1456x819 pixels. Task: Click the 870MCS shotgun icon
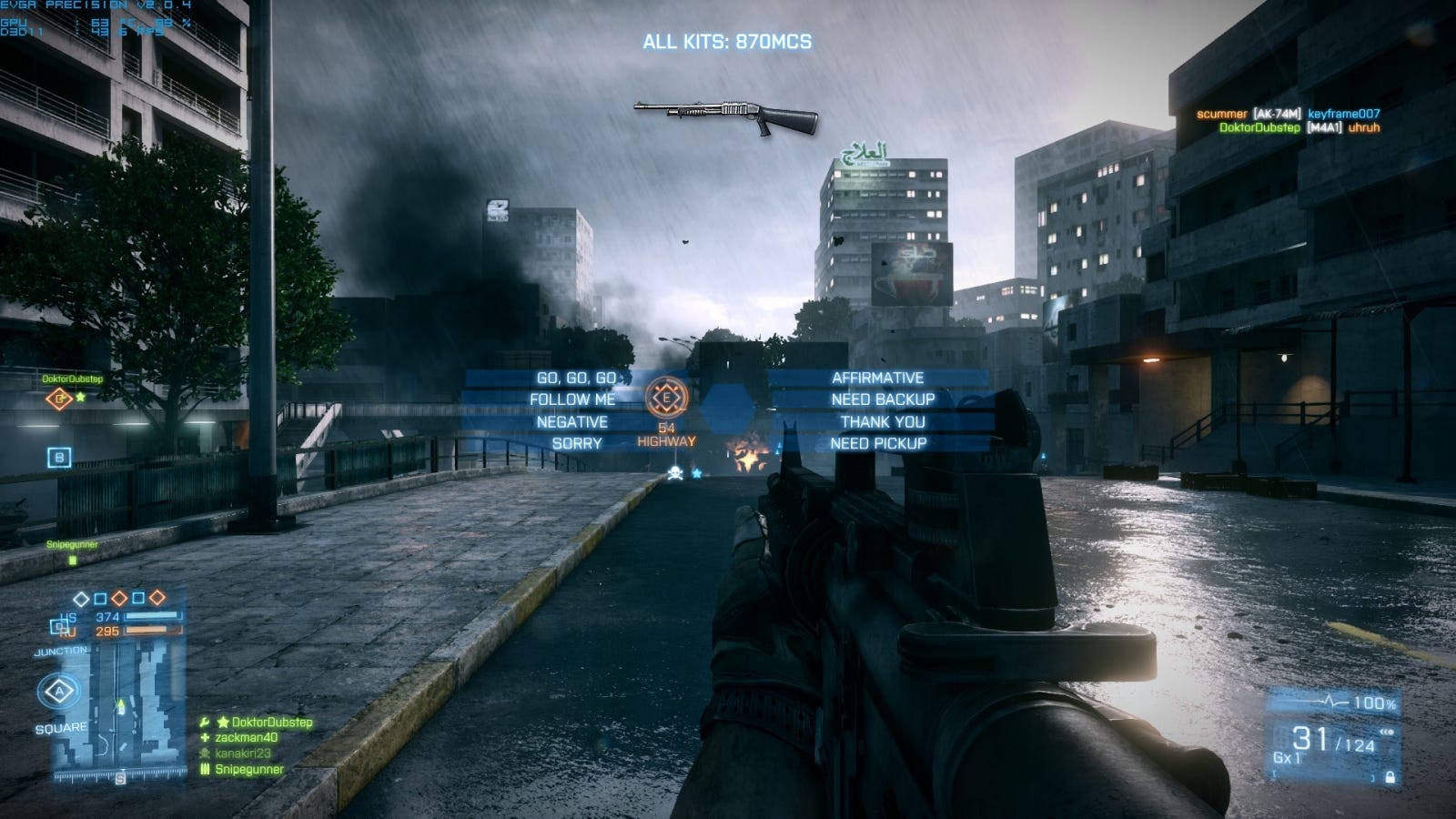point(725,116)
